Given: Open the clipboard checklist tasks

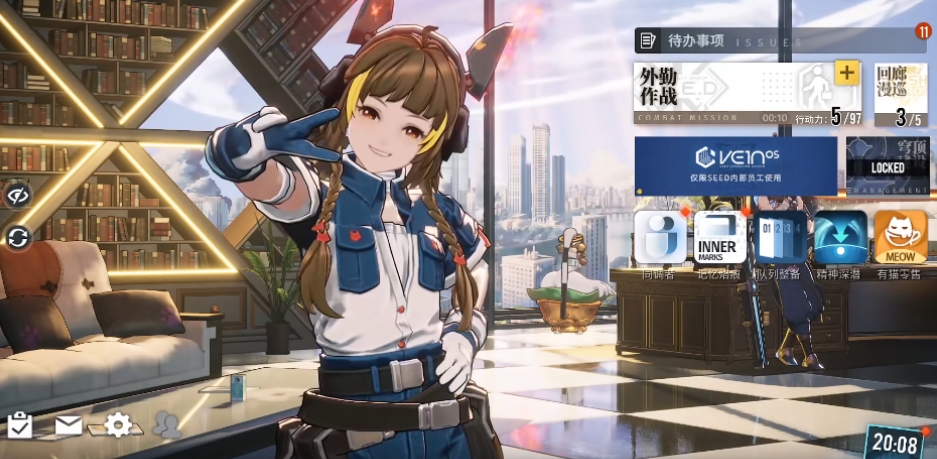Looking at the screenshot, I should tap(20, 425).
